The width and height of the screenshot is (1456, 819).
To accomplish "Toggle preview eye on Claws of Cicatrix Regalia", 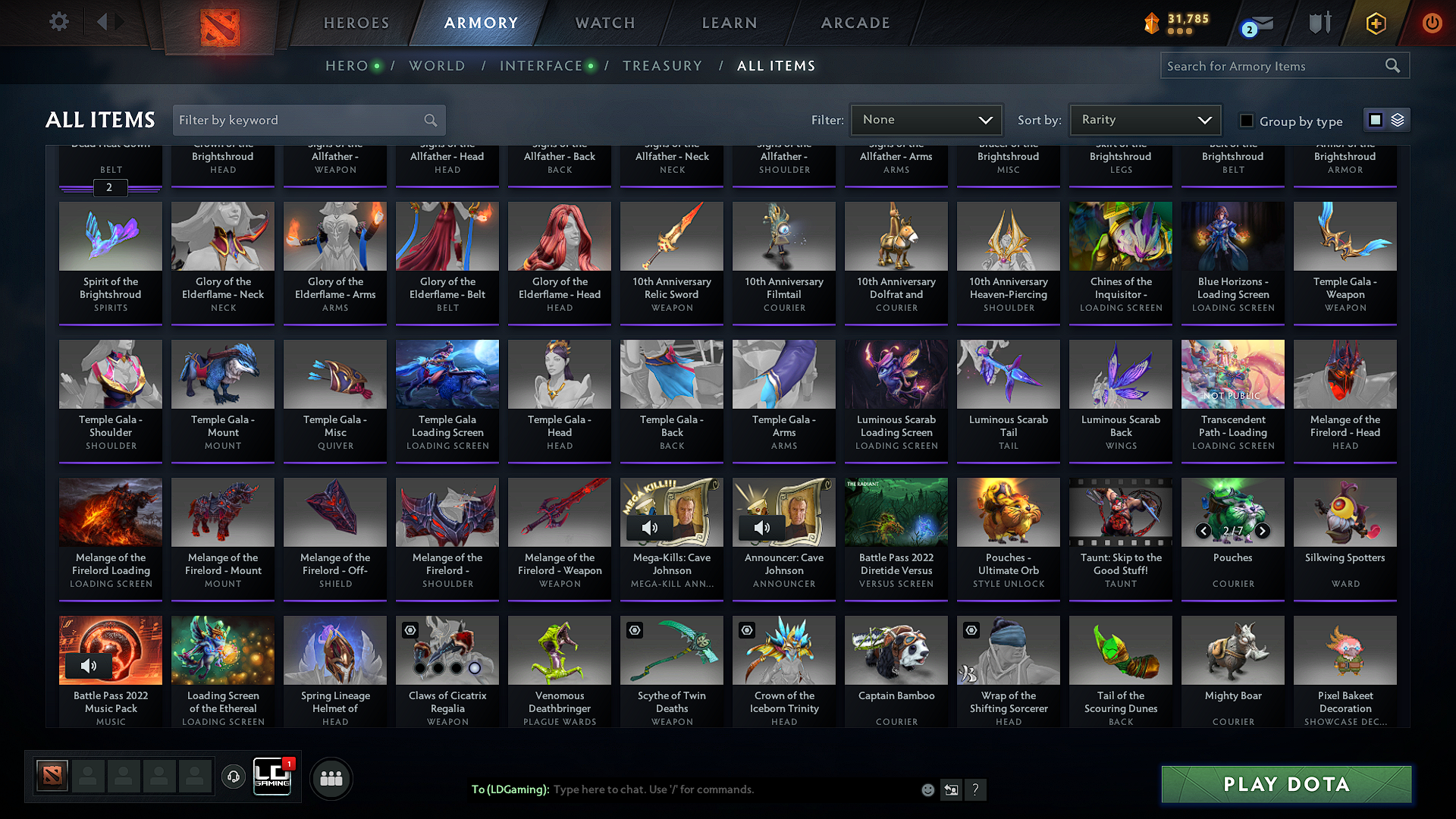I will tap(409, 630).
